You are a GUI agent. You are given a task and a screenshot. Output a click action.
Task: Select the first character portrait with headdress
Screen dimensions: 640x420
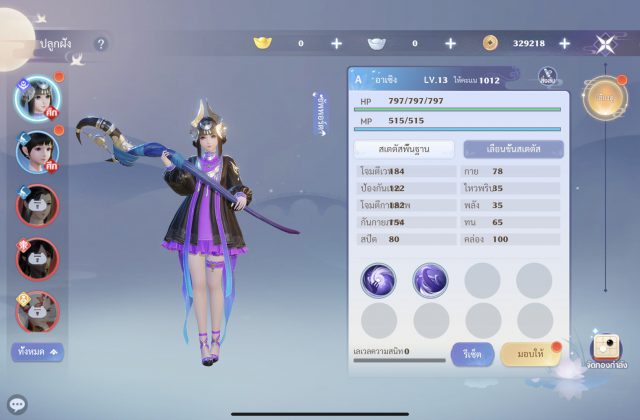pos(38,97)
